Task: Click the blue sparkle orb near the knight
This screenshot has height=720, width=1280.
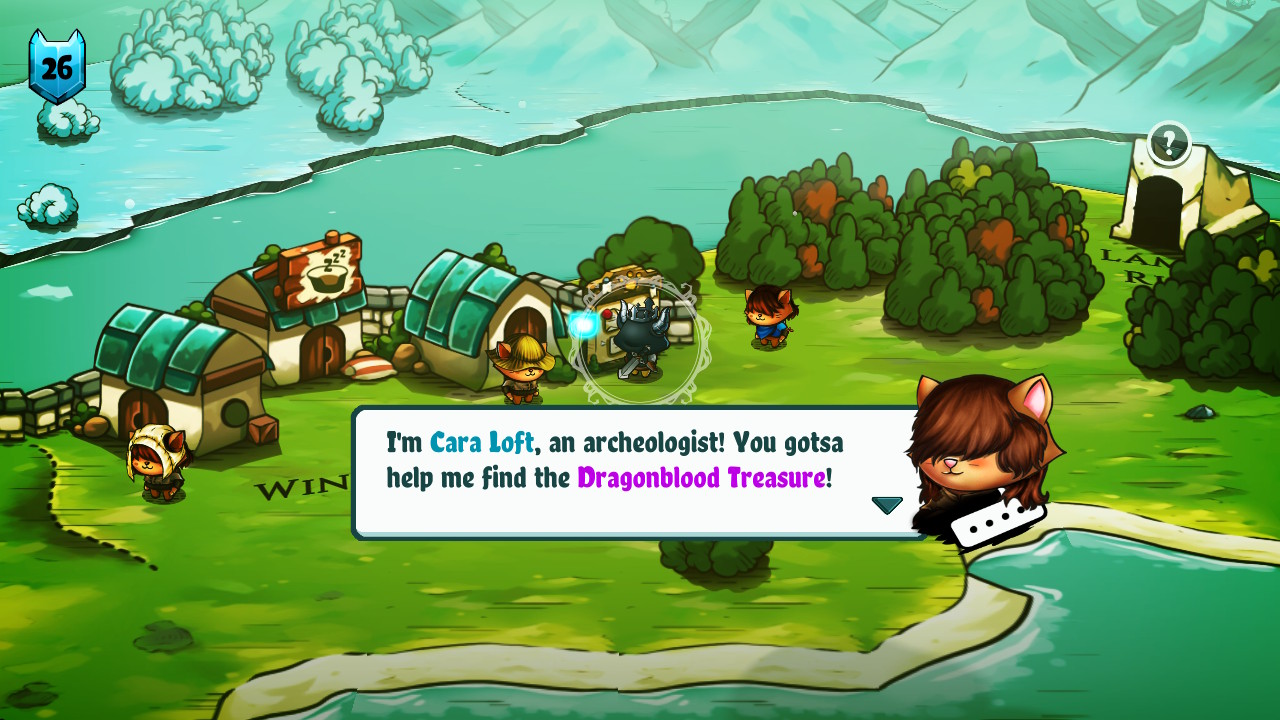Action: point(582,322)
